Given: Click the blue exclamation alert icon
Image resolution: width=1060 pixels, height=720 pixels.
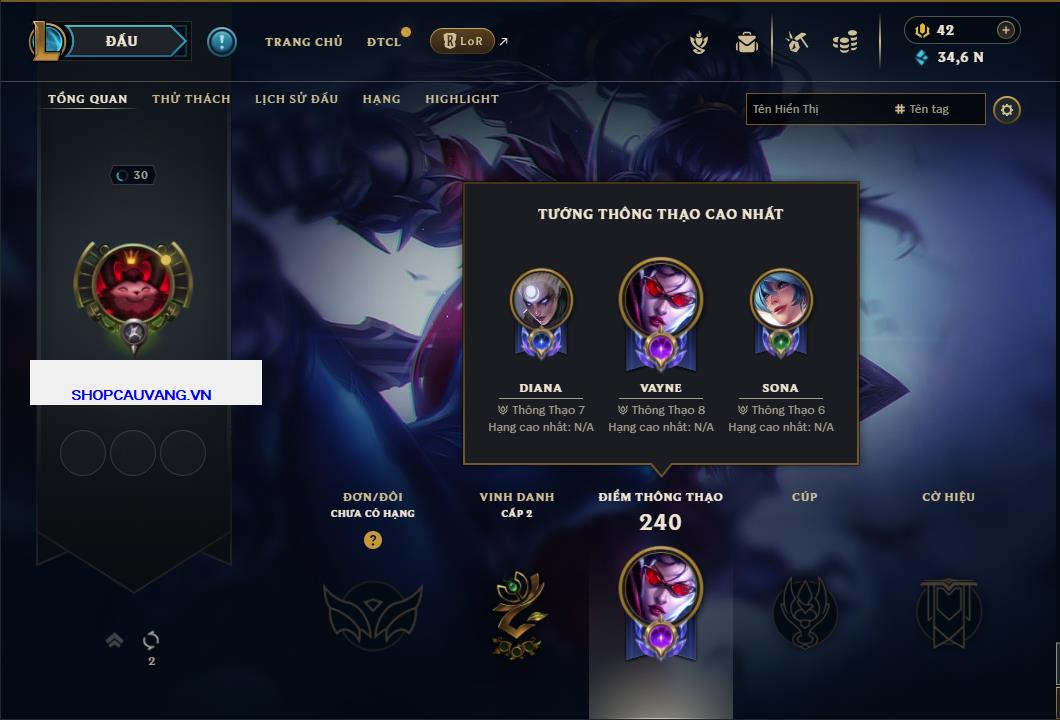Looking at the screenshot, I should coord(221,41).
